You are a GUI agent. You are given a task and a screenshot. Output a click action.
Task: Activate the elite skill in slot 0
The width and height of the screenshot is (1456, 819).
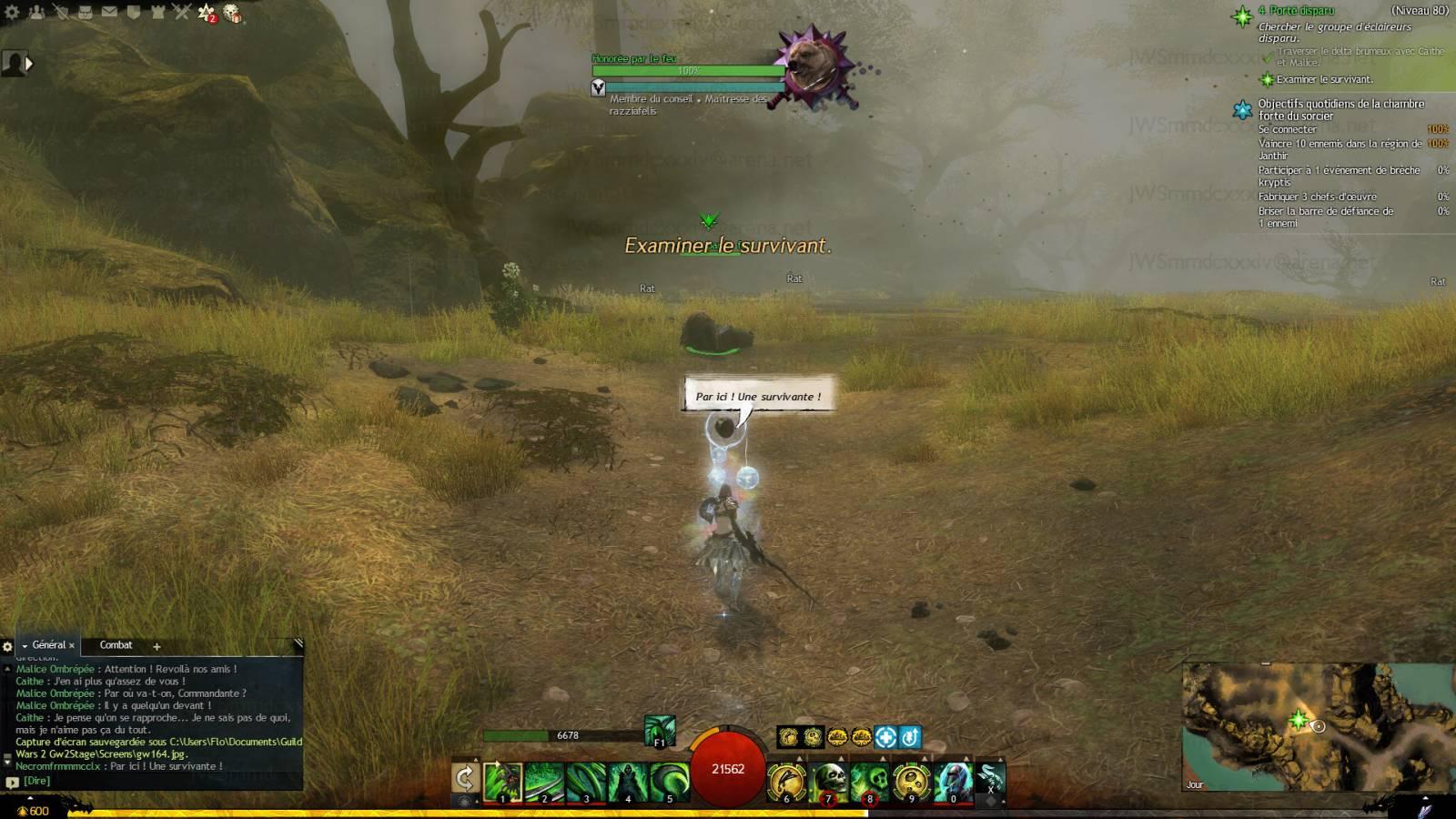pos(953,782)
